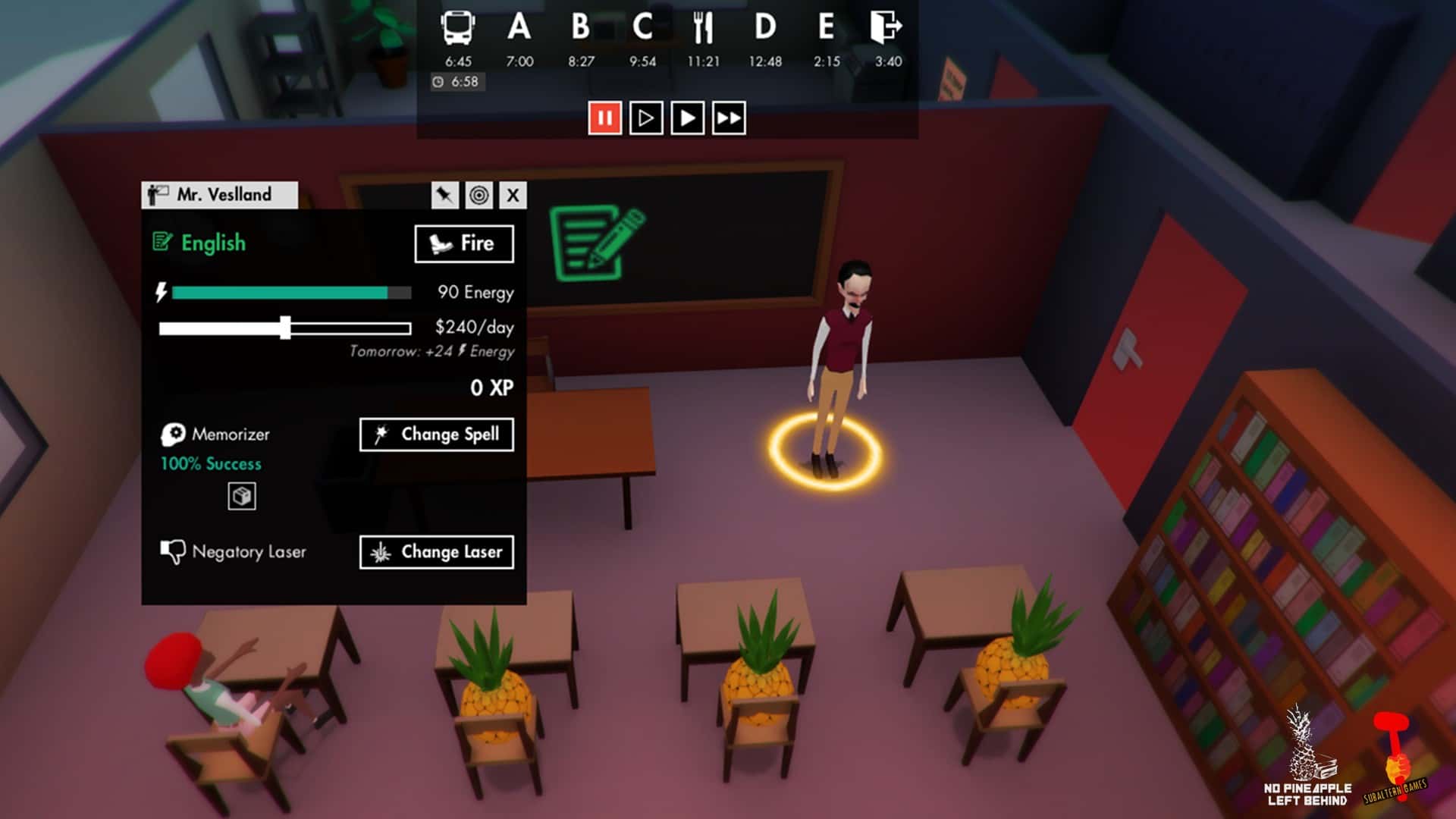Viewport: 1456px width, 819px height.
Task: Click the Negatory Laser thumbs-down icon
Action: 173,552
